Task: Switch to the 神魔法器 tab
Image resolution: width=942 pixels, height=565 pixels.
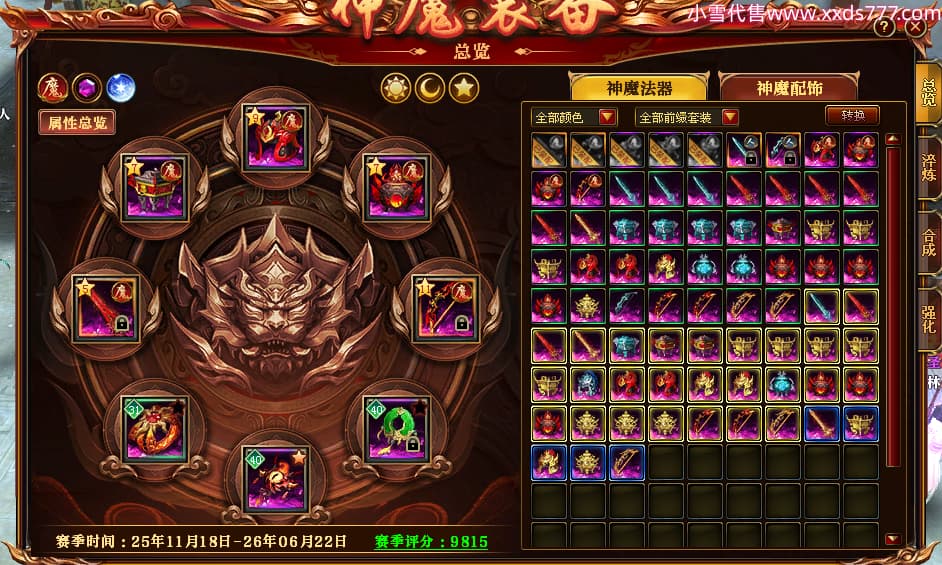Action: [638, 87]
